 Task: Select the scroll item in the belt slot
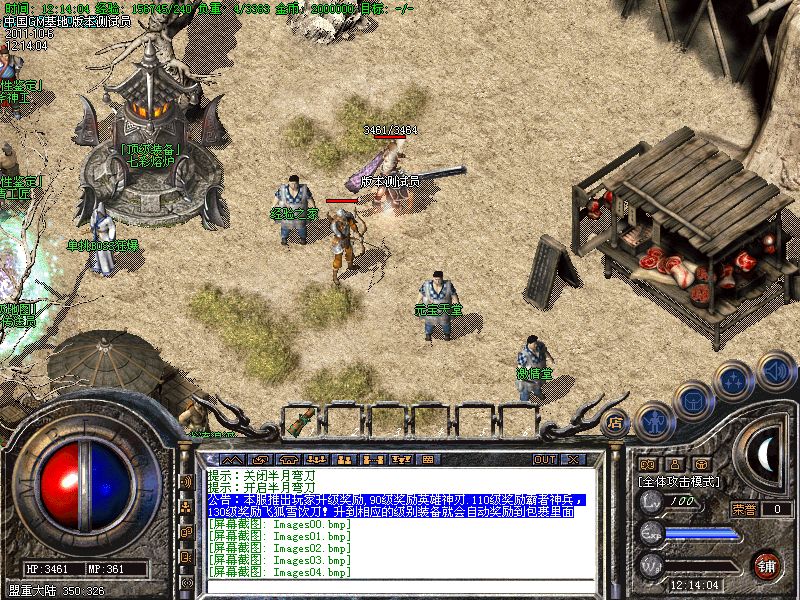[x=298, y=423]
